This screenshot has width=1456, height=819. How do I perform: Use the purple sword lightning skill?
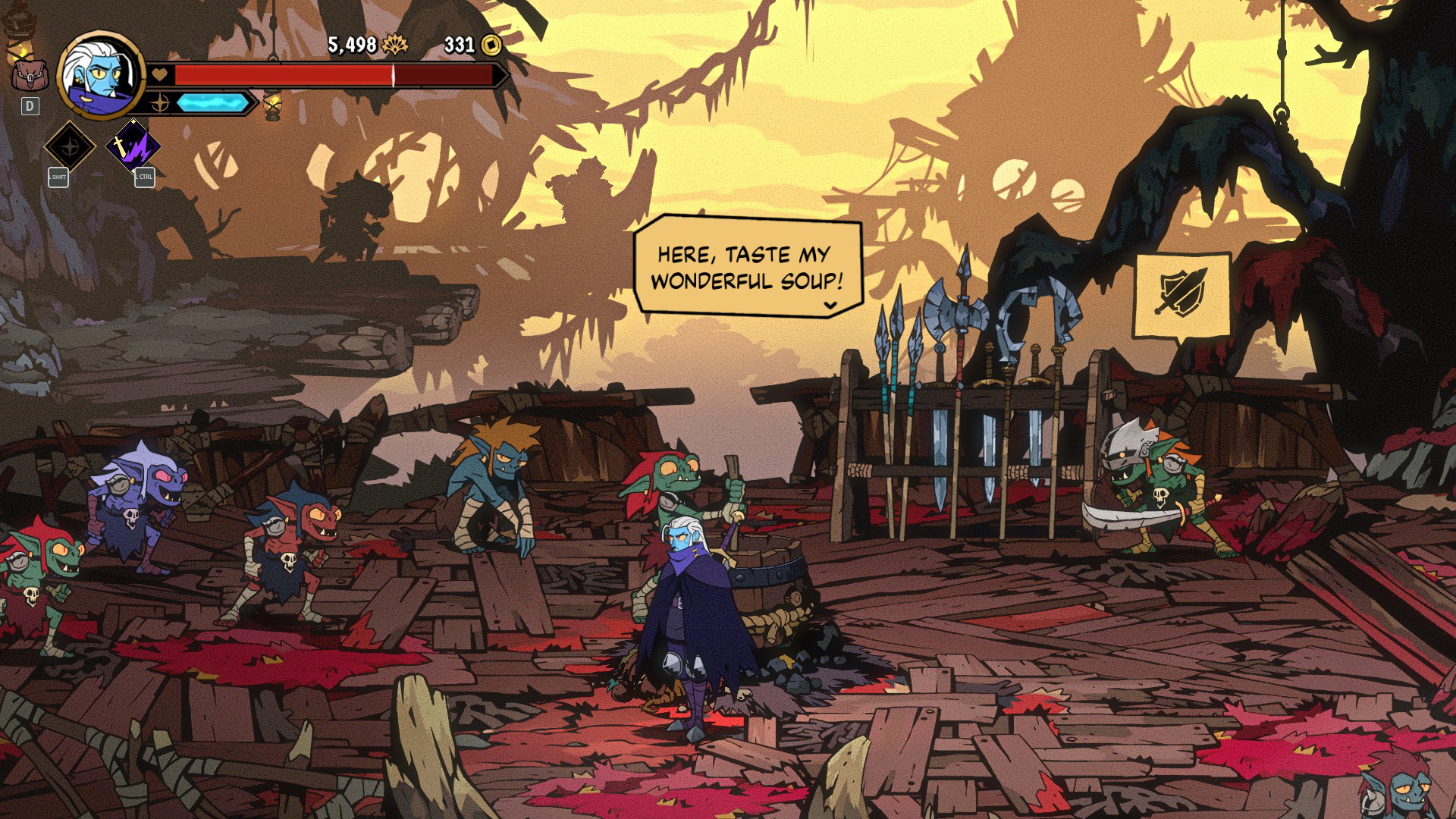pos(133,146)
